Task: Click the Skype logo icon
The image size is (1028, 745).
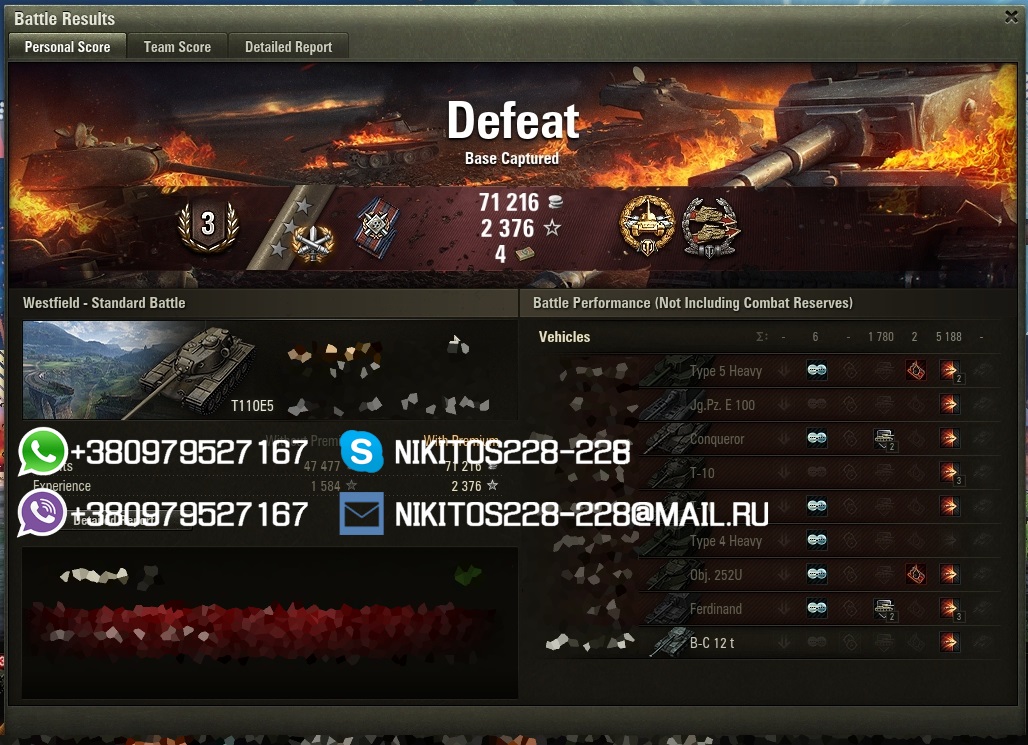Action: coord(362,452)
